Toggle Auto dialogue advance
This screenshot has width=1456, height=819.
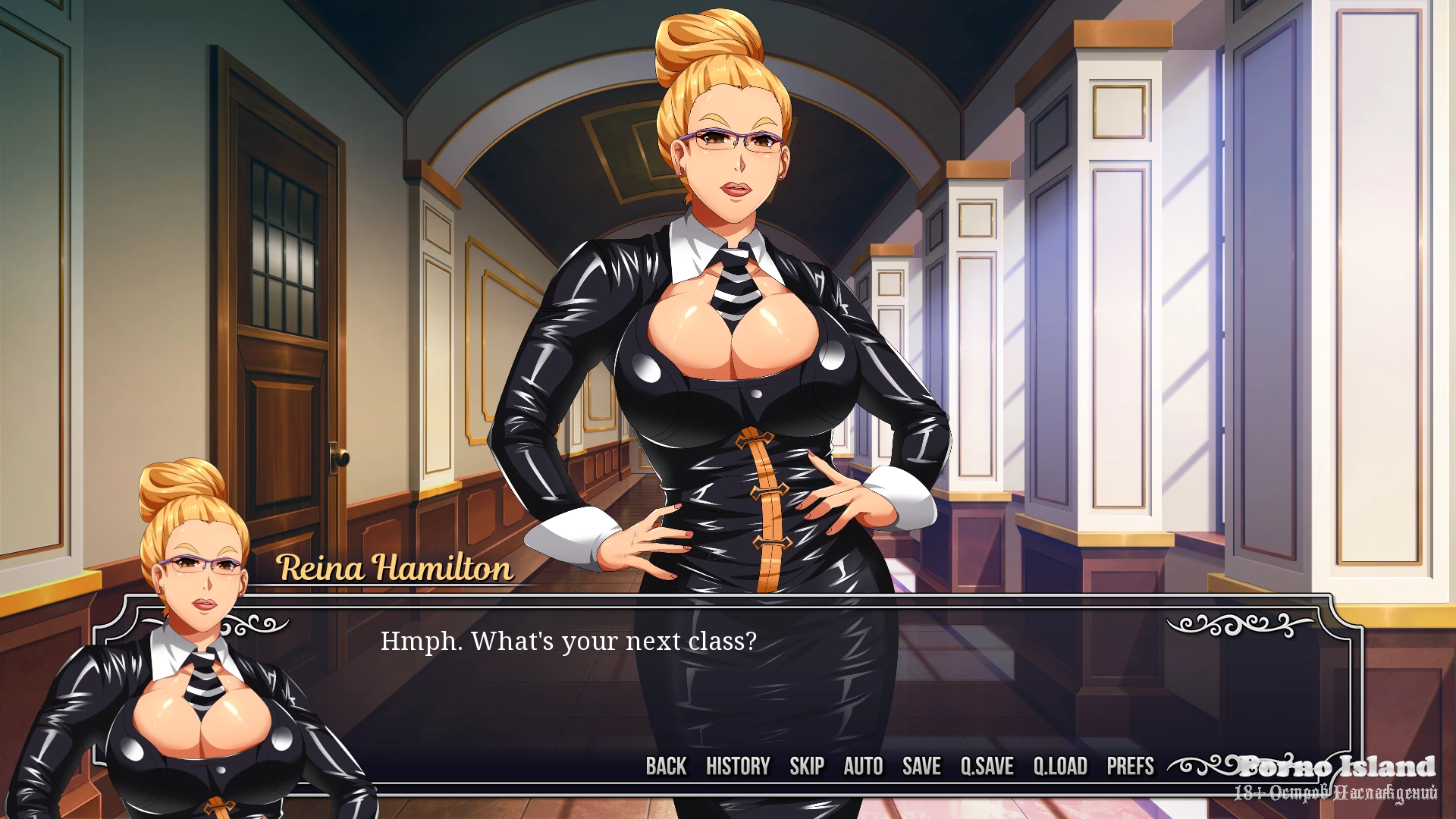863,767
